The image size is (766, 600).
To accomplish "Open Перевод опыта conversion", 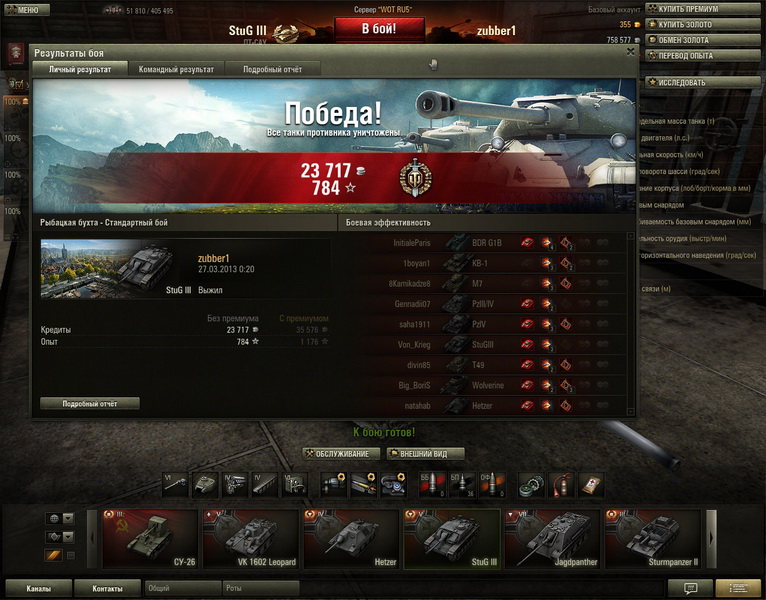I will coord(704,55).
